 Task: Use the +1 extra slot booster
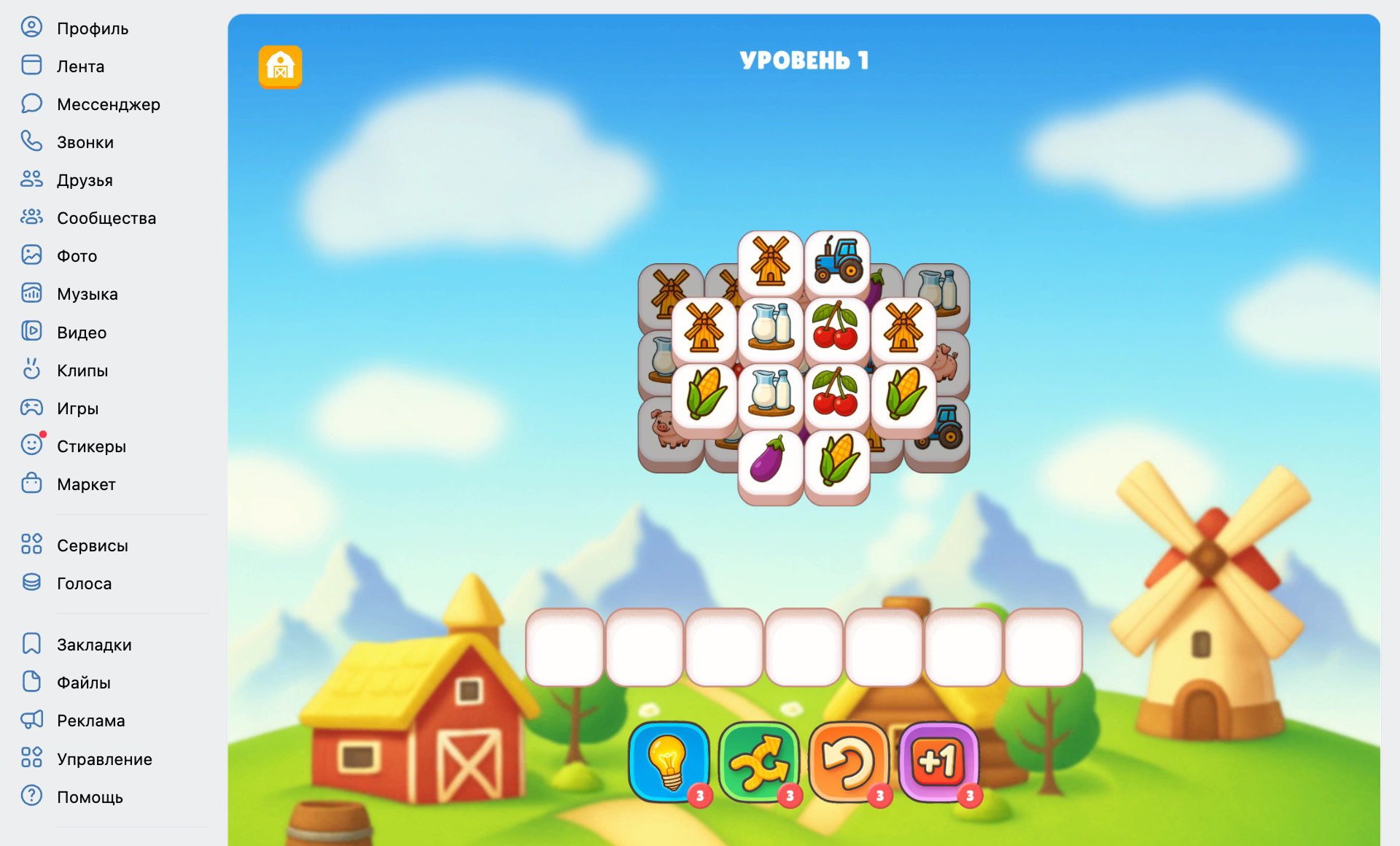(x=938, y=762)
